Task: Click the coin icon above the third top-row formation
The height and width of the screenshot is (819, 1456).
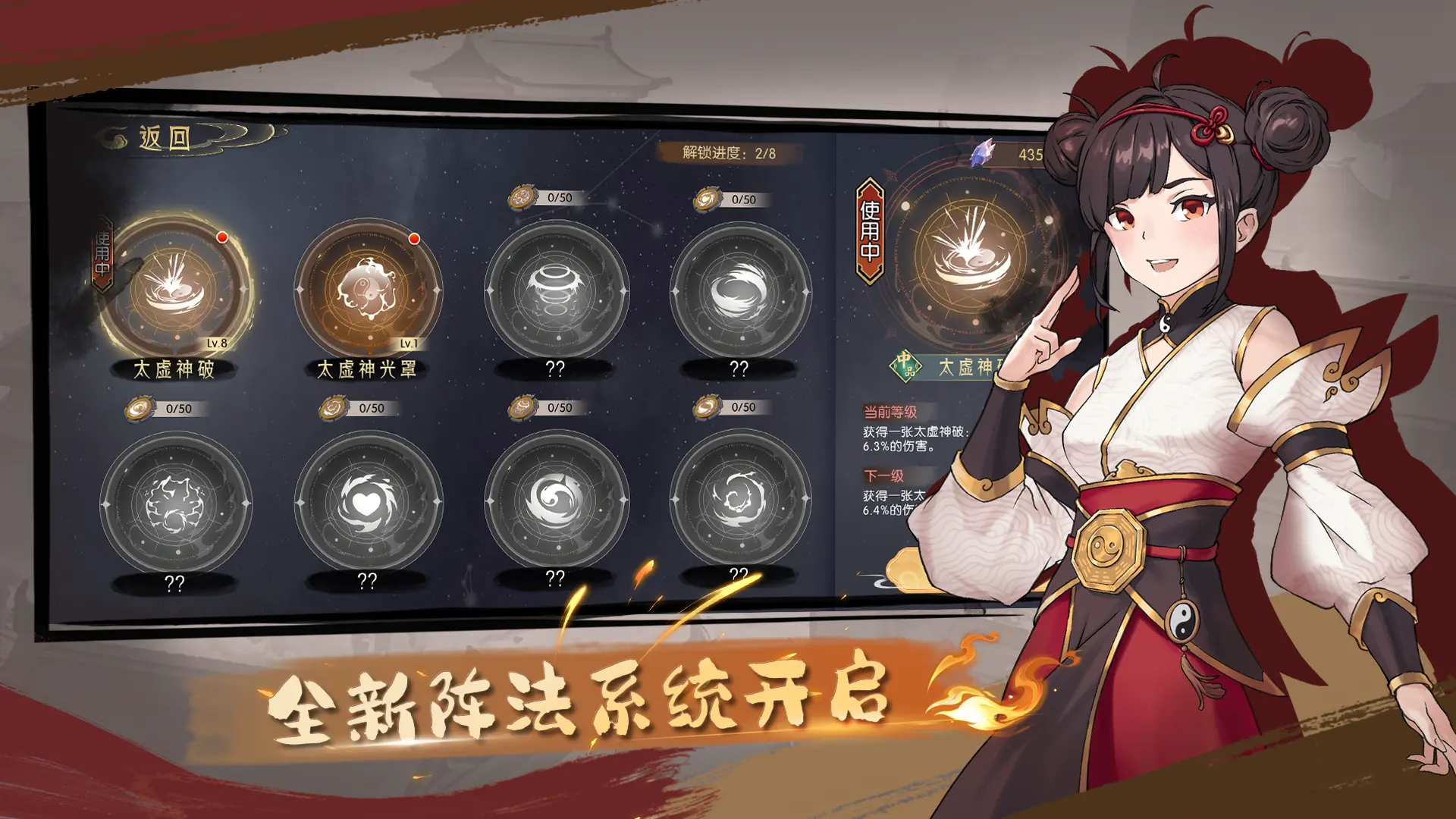Action: click(522, 199)
